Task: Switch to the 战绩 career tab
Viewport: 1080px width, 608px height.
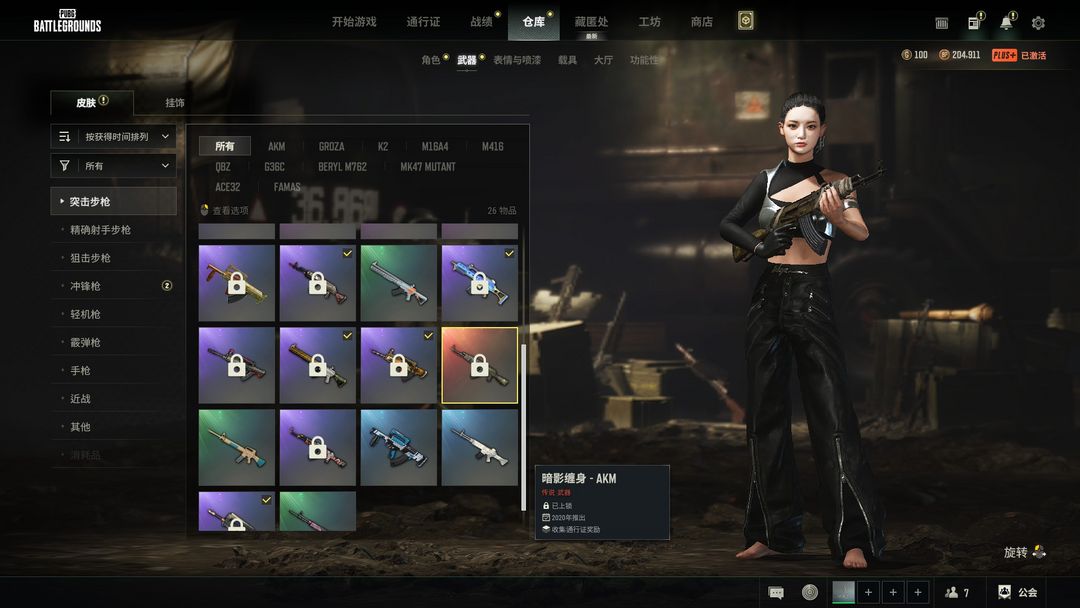Action: point(481,22)
